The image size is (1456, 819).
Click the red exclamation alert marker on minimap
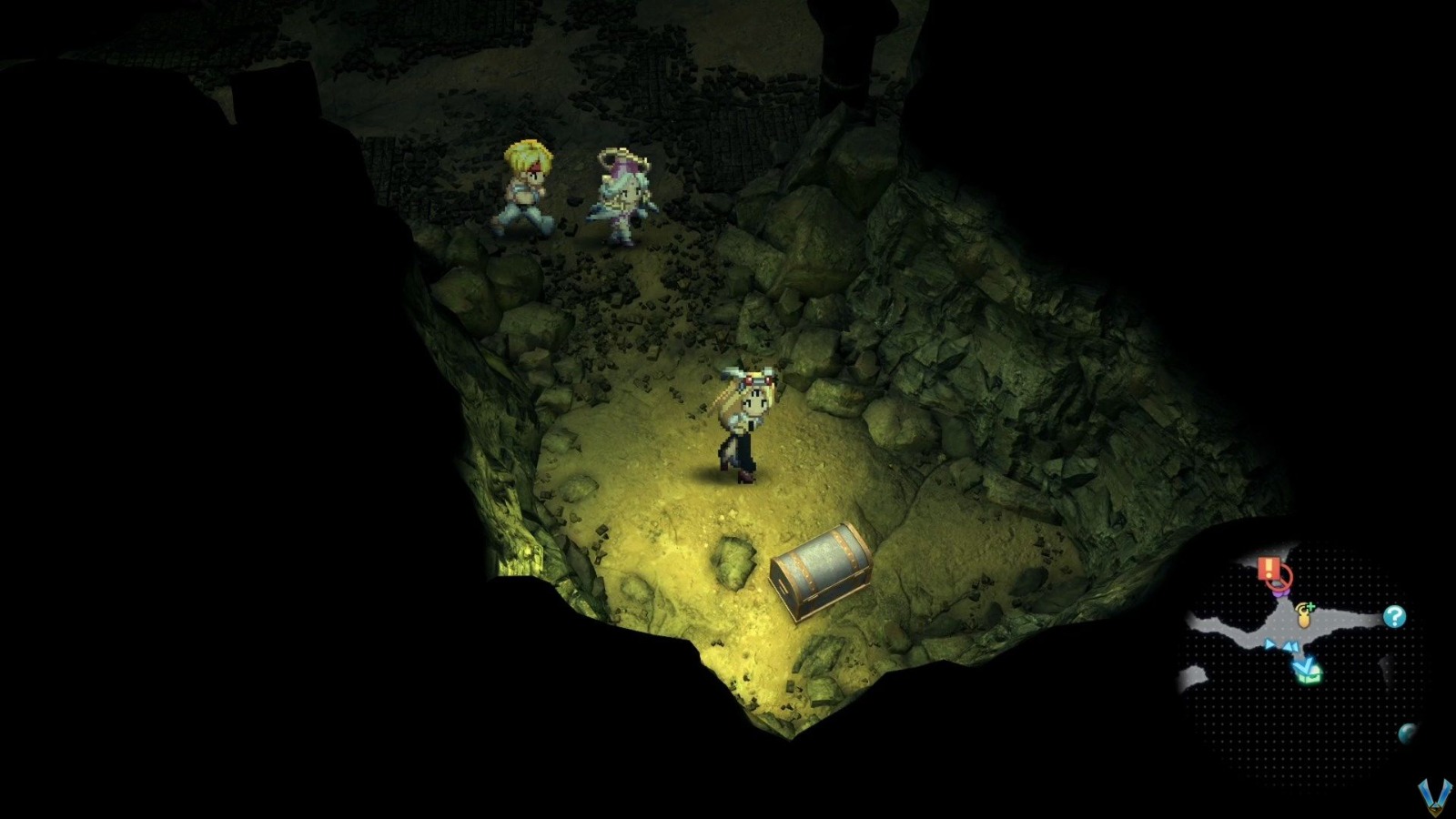[1269, 568]
